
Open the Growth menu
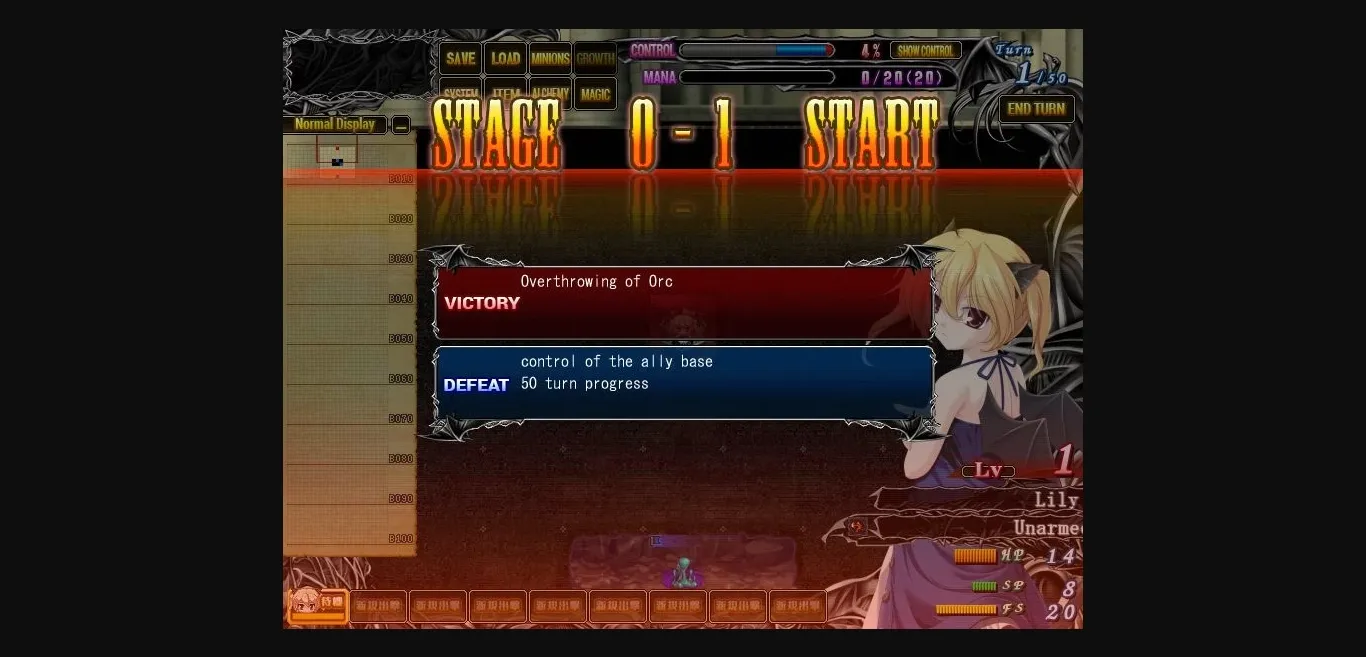coord(595,58)
